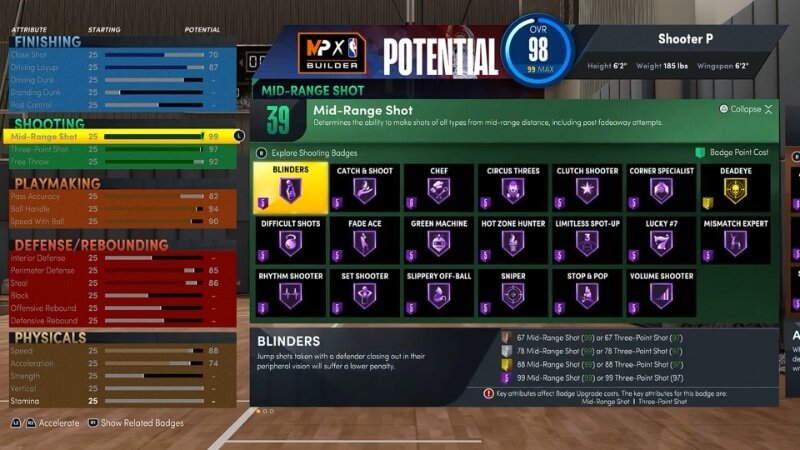Select the Deadeye badge tile
The width and height of the screenshot is (800, 450).
(x=735, y=188)
